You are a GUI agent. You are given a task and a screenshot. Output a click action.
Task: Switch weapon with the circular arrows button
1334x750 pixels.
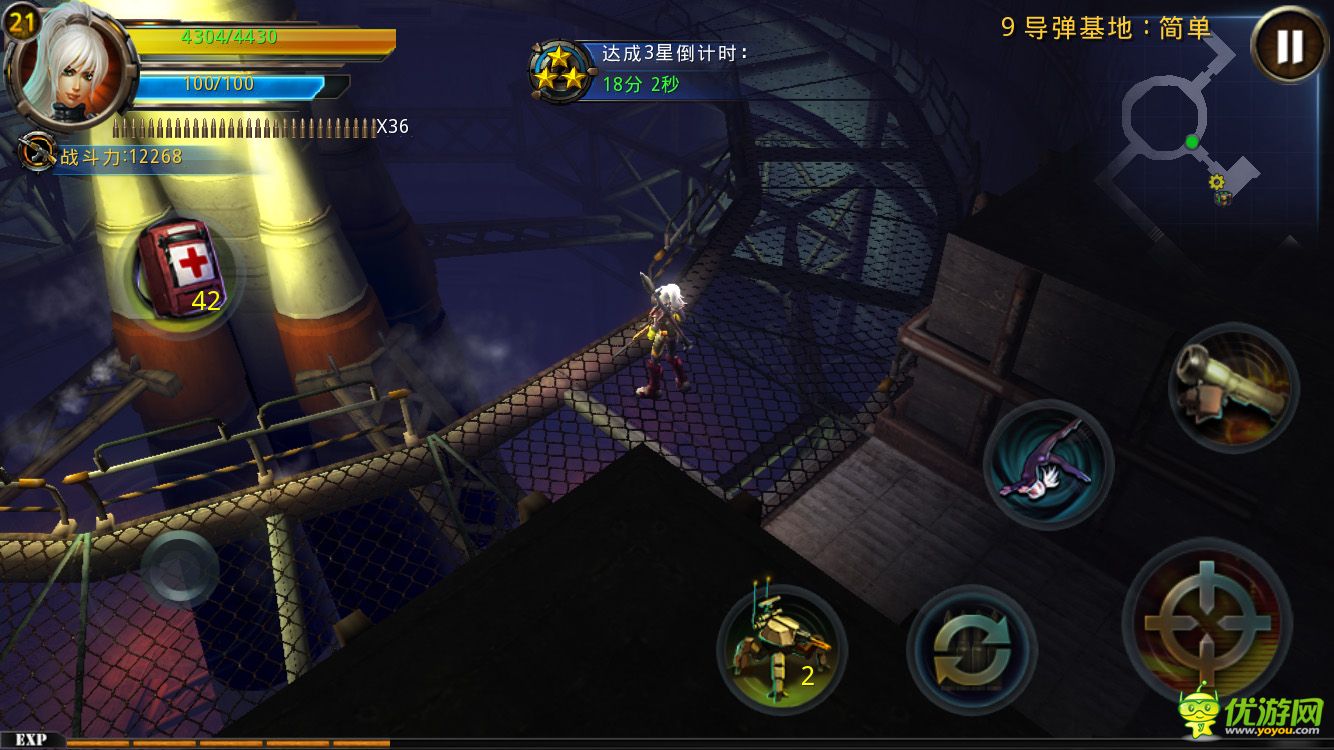pos(971,650)
